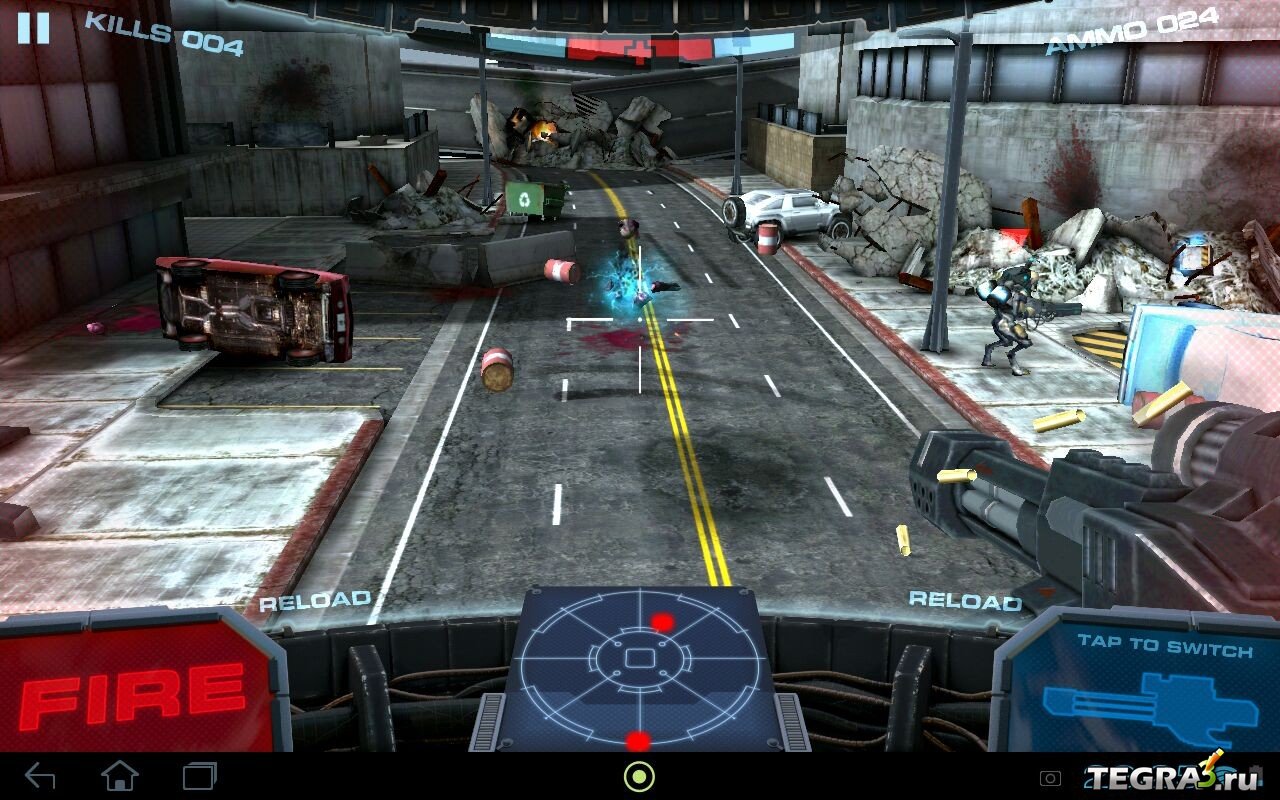
Task: Pause the game with the pause icon
Action: pyautogui.click(x=33, y=27)
